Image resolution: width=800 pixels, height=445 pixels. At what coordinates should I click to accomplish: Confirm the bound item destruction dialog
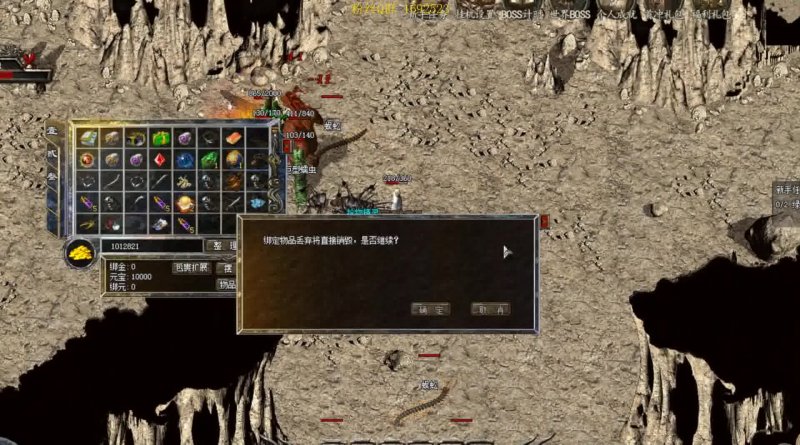[430, 310]
